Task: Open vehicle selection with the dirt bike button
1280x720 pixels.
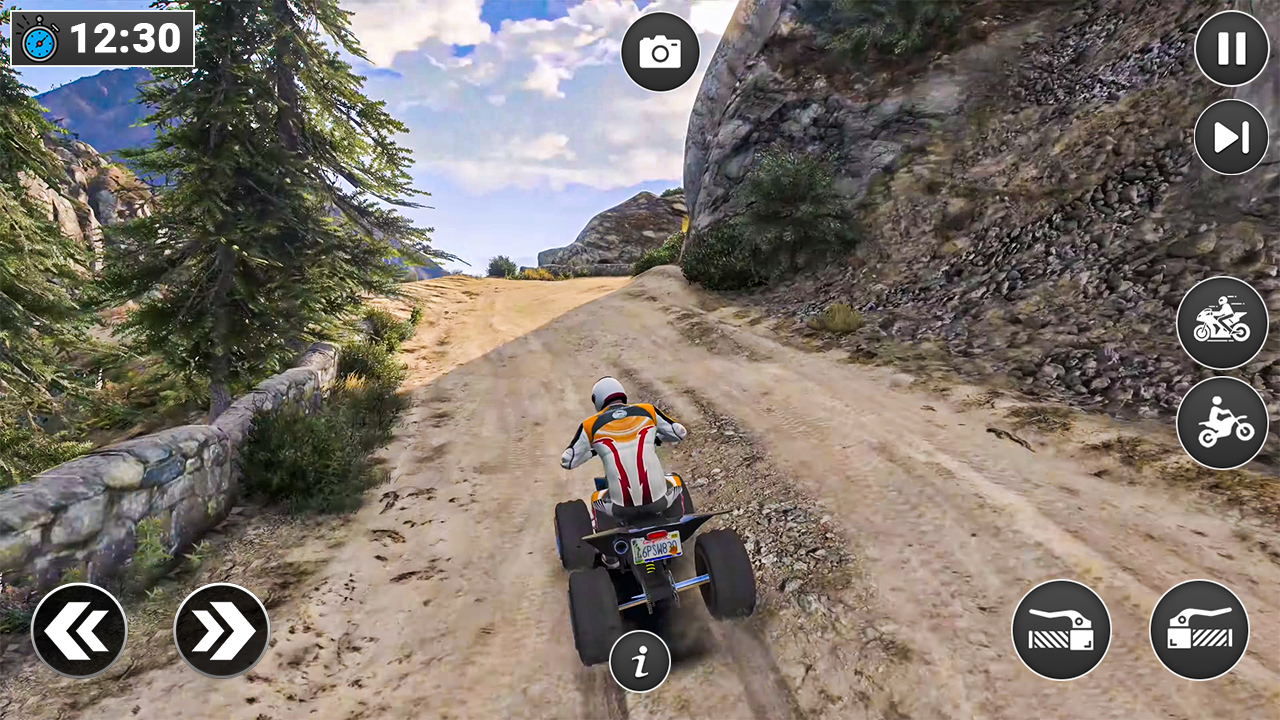Action: click(x=1223, y=421)
